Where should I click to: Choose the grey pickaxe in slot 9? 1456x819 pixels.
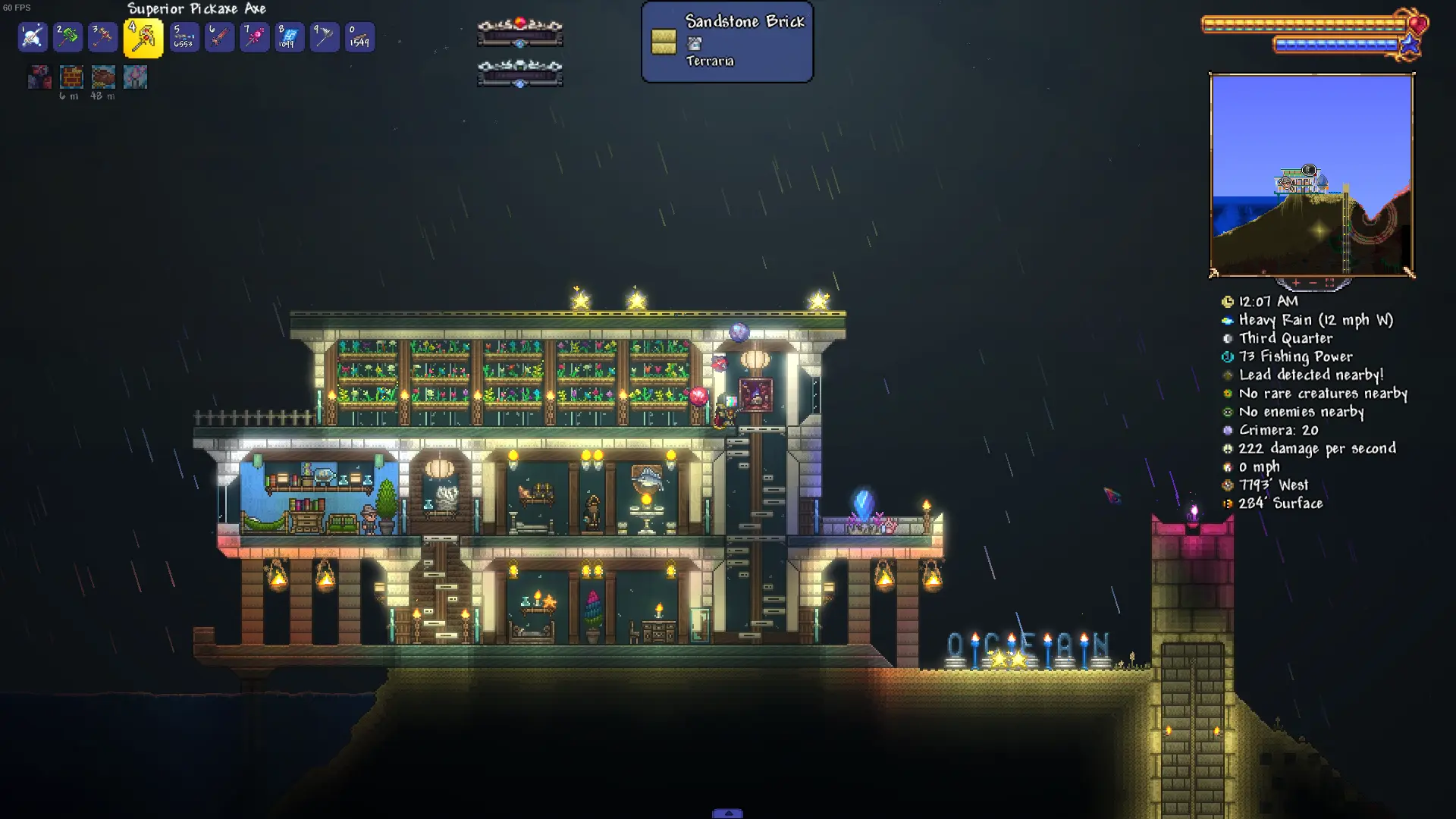click(324, 36)
